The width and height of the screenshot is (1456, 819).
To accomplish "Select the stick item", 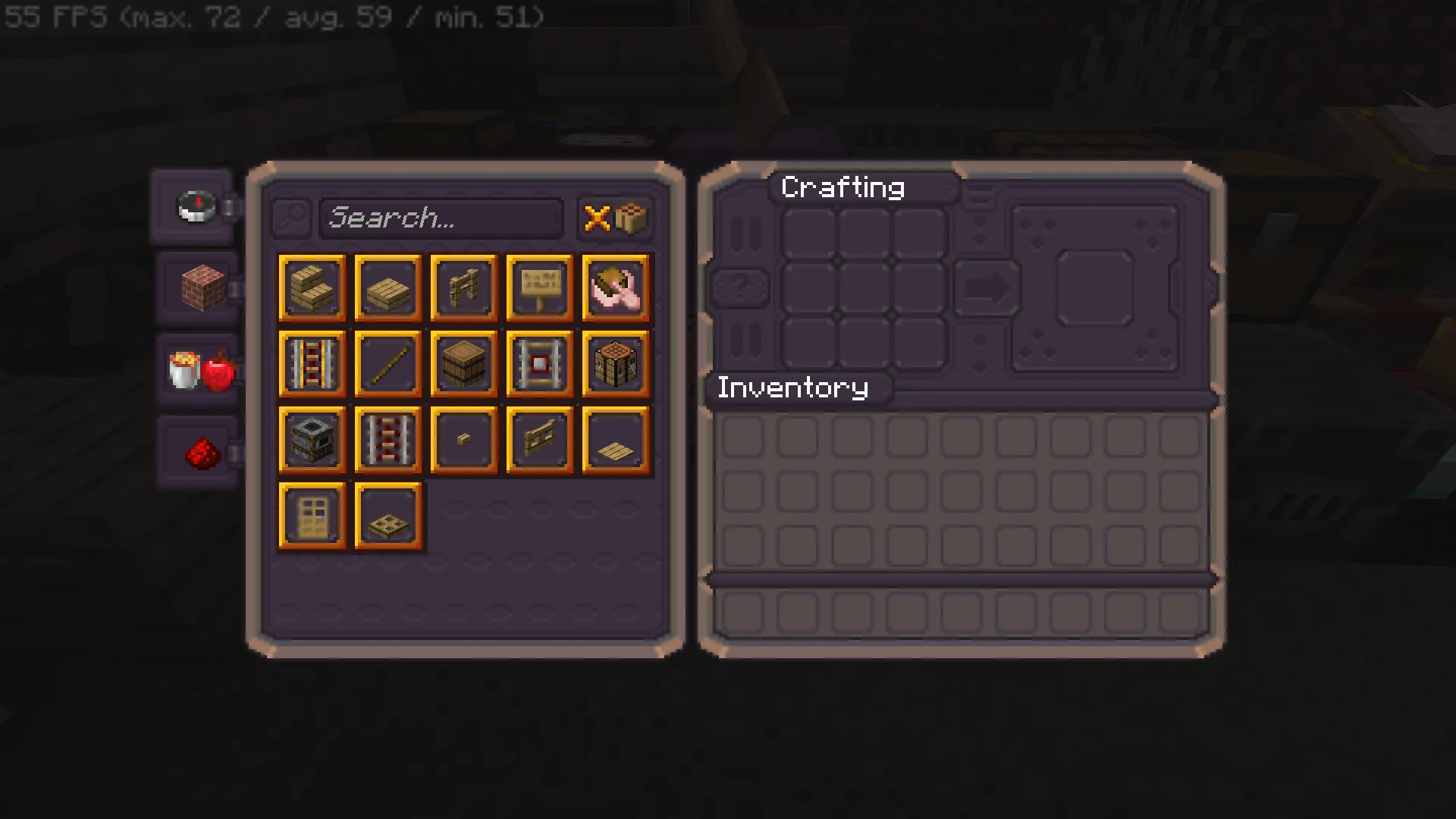I will point(388,364).
